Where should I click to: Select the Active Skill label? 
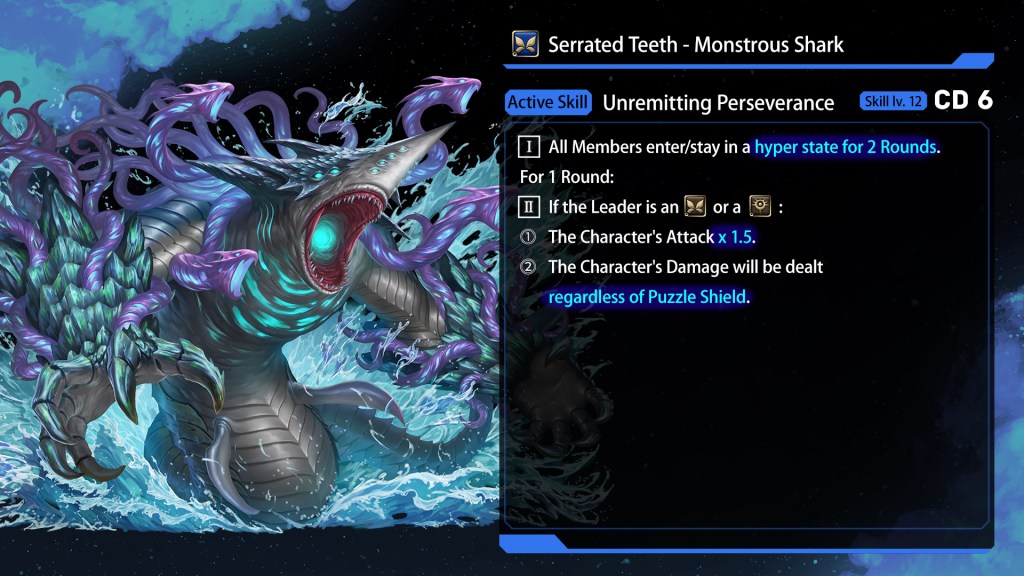pyautogui.click(x=548, y=102)
